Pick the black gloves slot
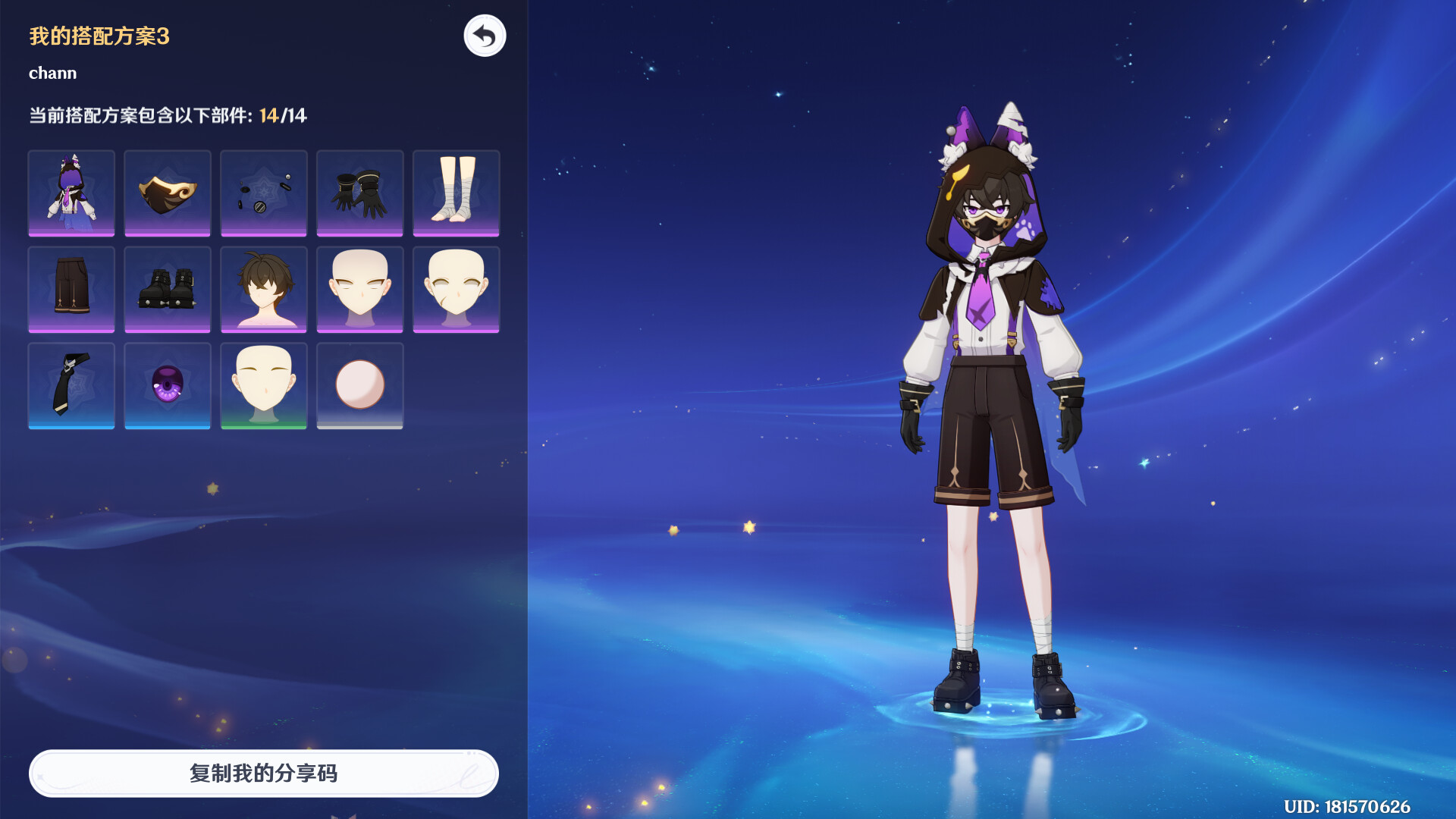Image resolution: width=1456 pixels, height=819 pixels. (x=359, y=193)
